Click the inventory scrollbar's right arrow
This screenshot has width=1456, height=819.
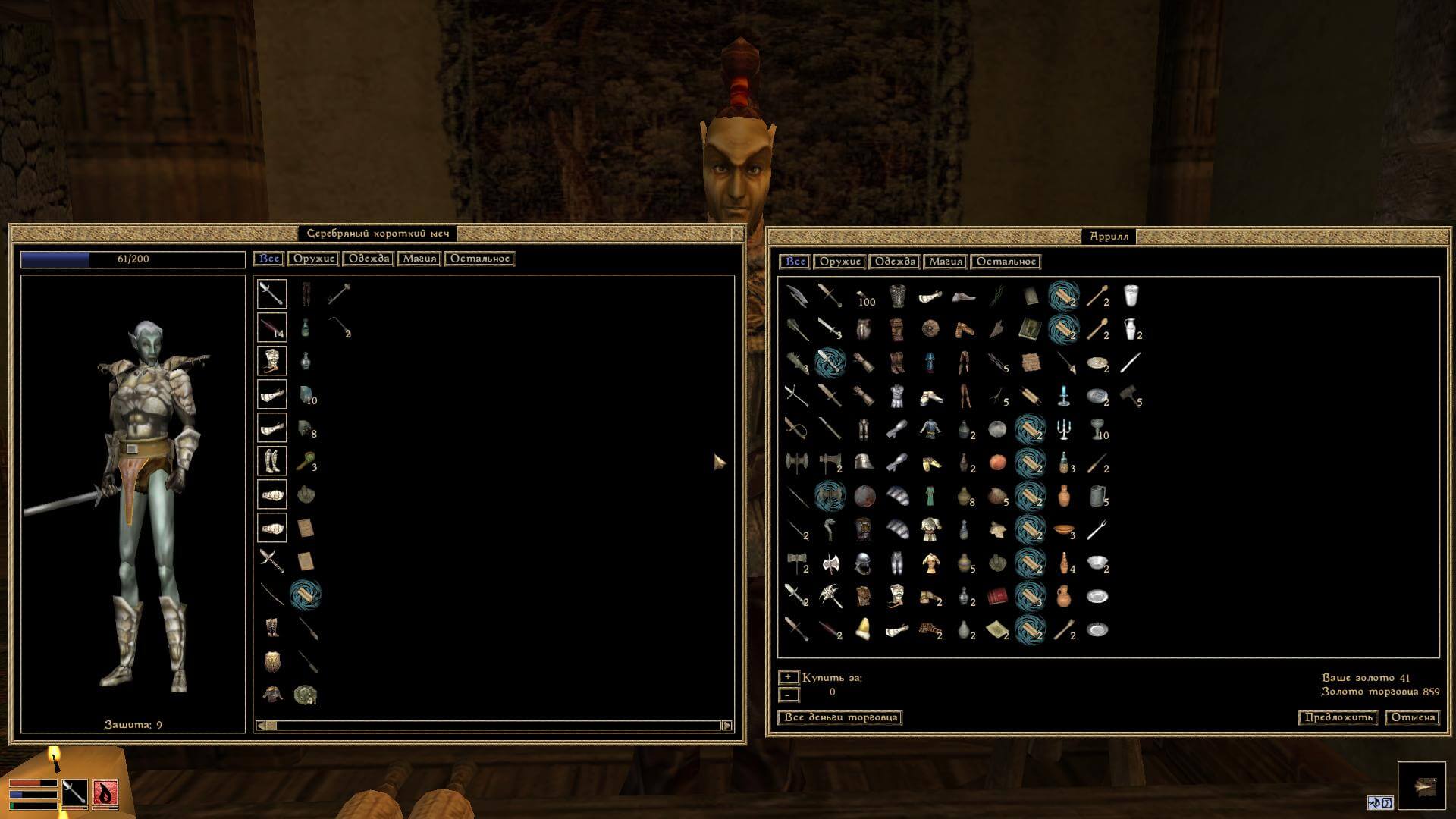click(726, 726)
